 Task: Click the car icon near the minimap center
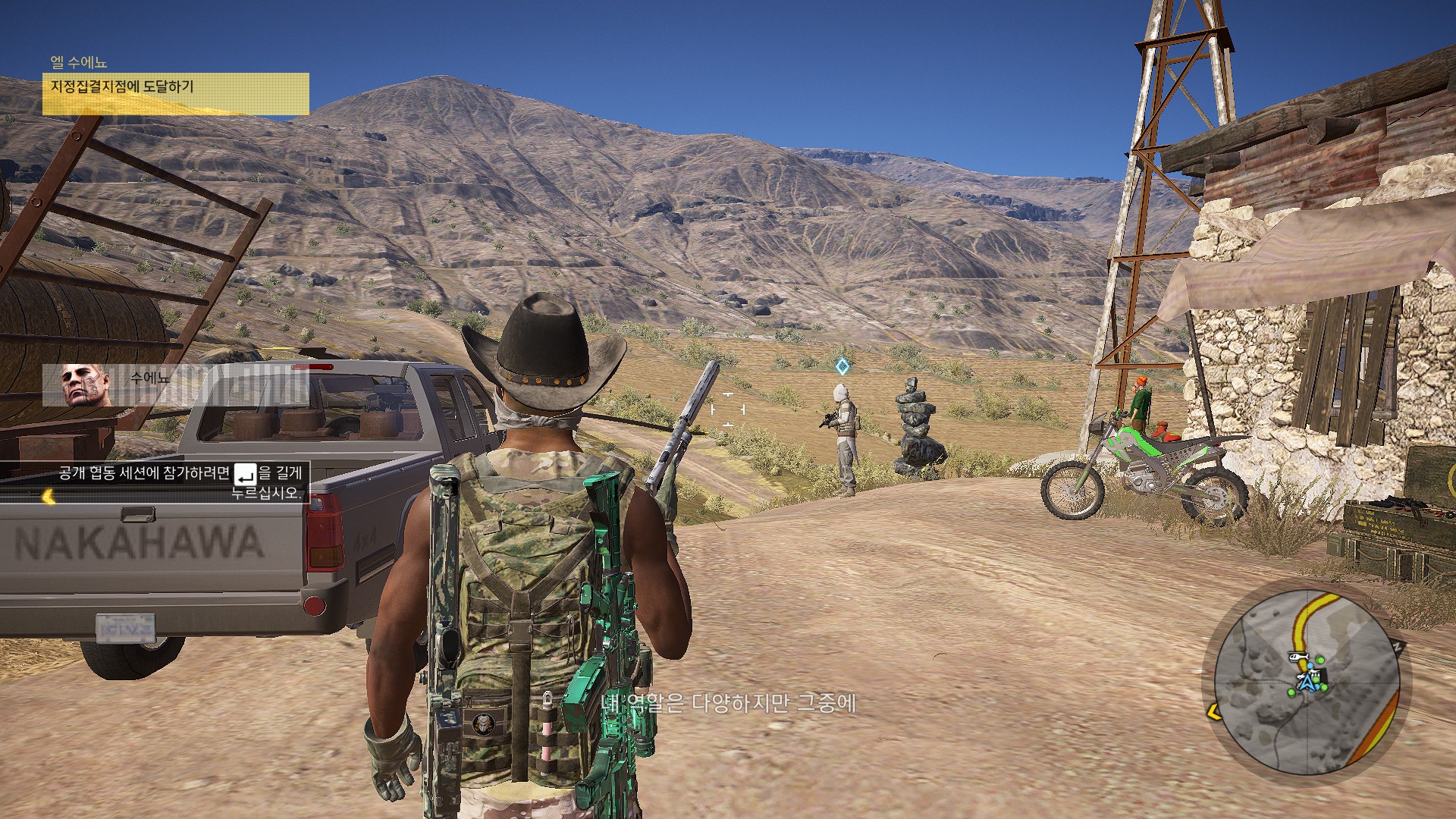click(1301, 677)
